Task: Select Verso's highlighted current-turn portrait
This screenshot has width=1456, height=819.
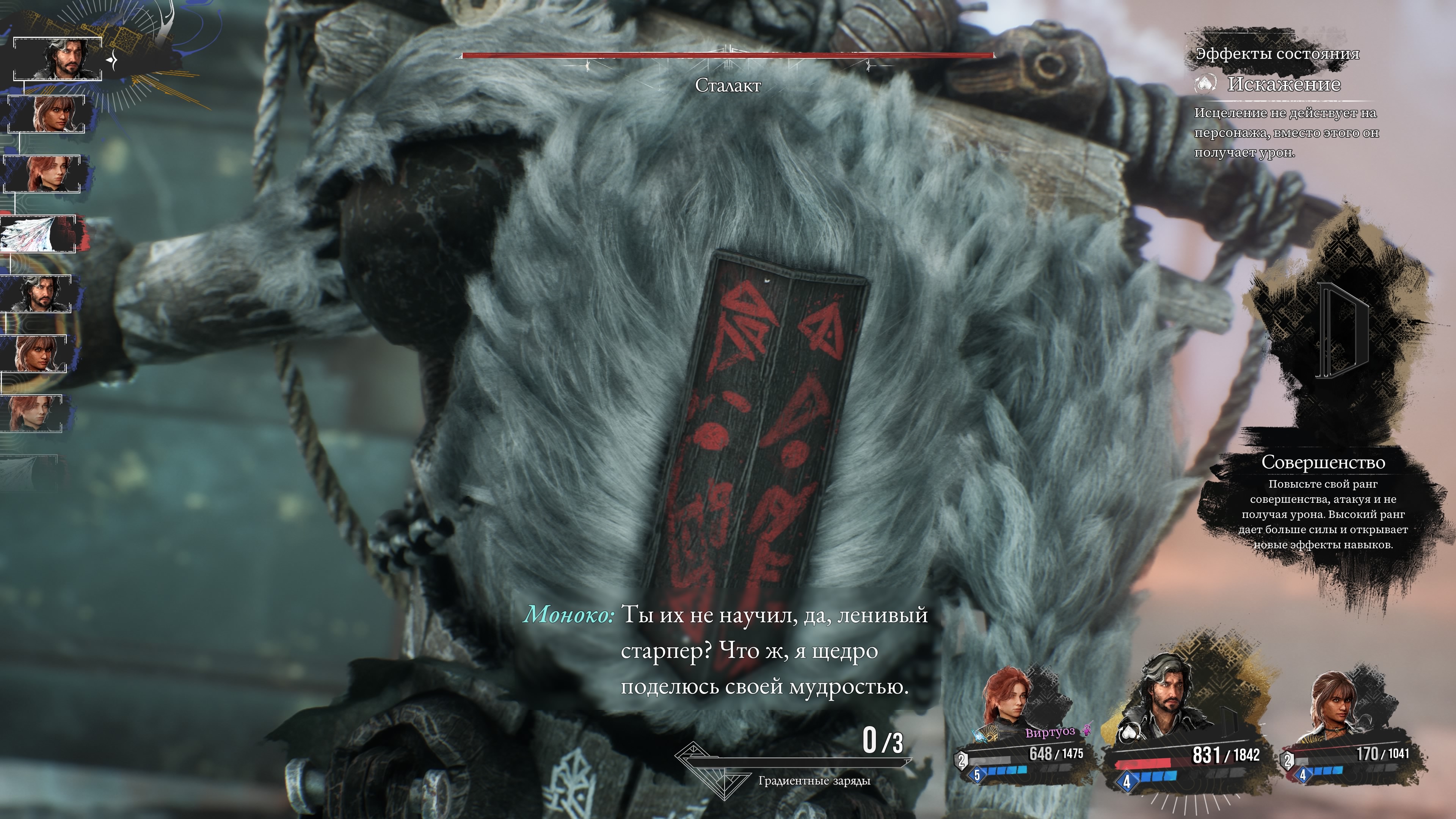Action: pyautogui.click(x=58, y=59)
